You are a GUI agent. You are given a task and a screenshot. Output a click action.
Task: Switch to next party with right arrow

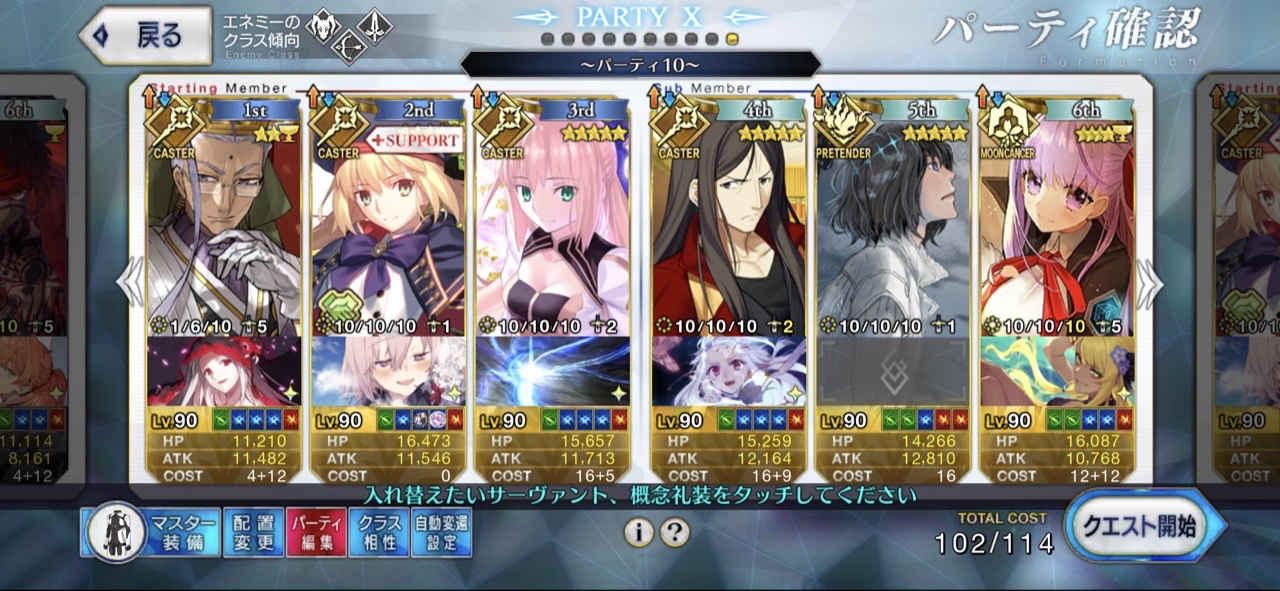click(1149, 285)
